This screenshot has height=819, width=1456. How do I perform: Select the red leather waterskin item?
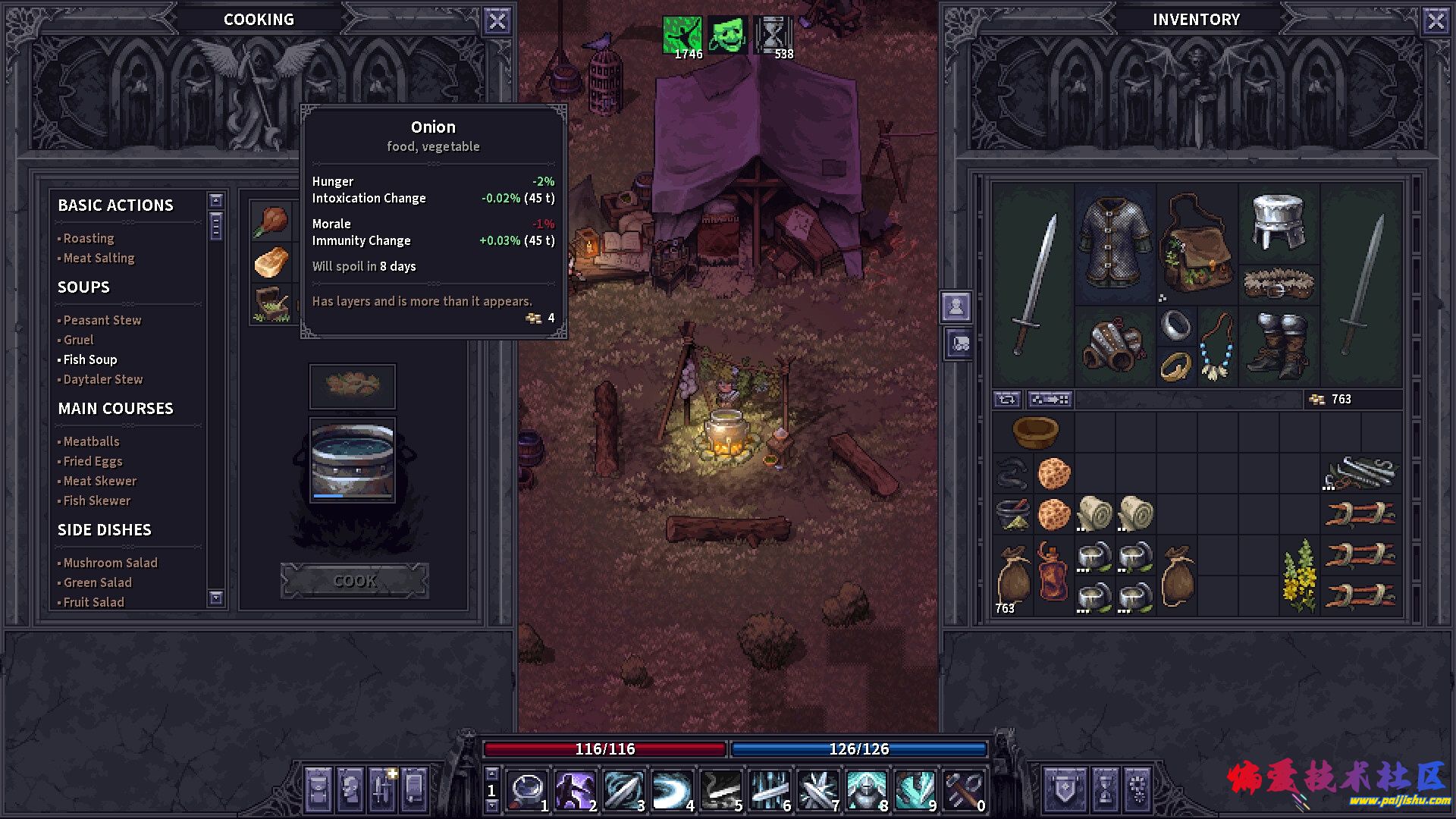(1053, 573)
